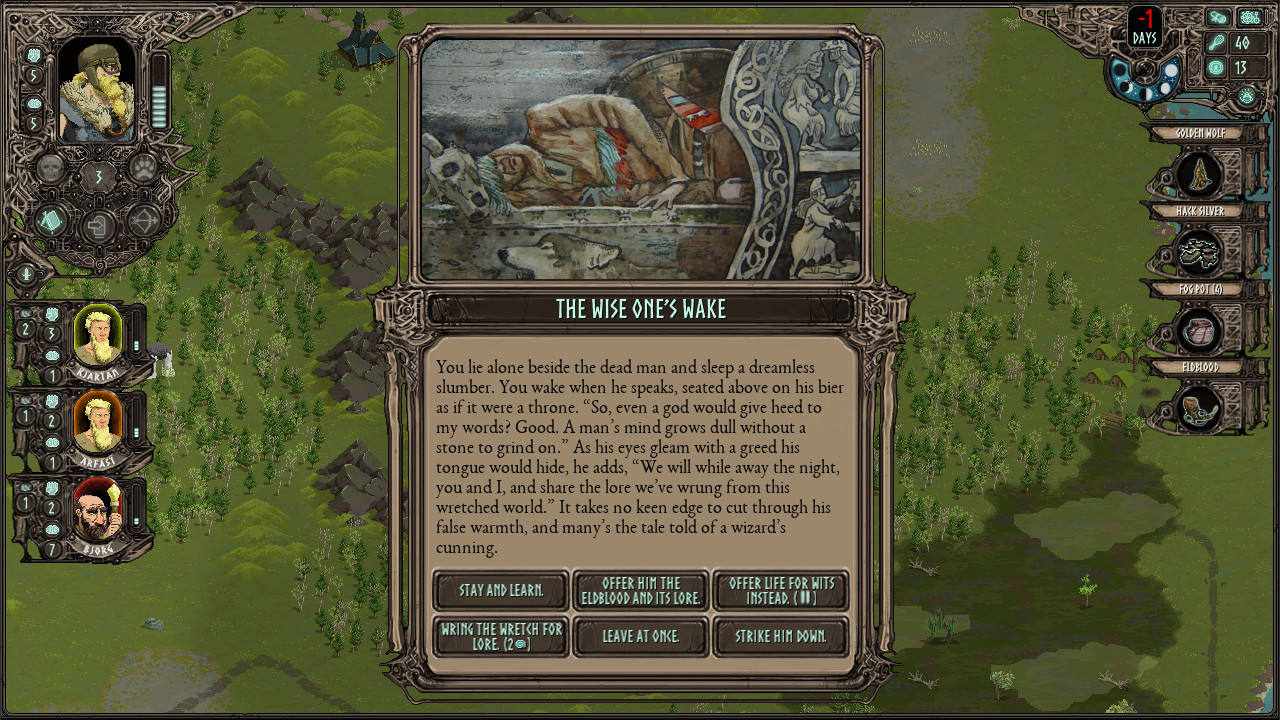Click the comb icon beside the 40 counter
Screen dimensions: 1280x720
click(1217, 40)
